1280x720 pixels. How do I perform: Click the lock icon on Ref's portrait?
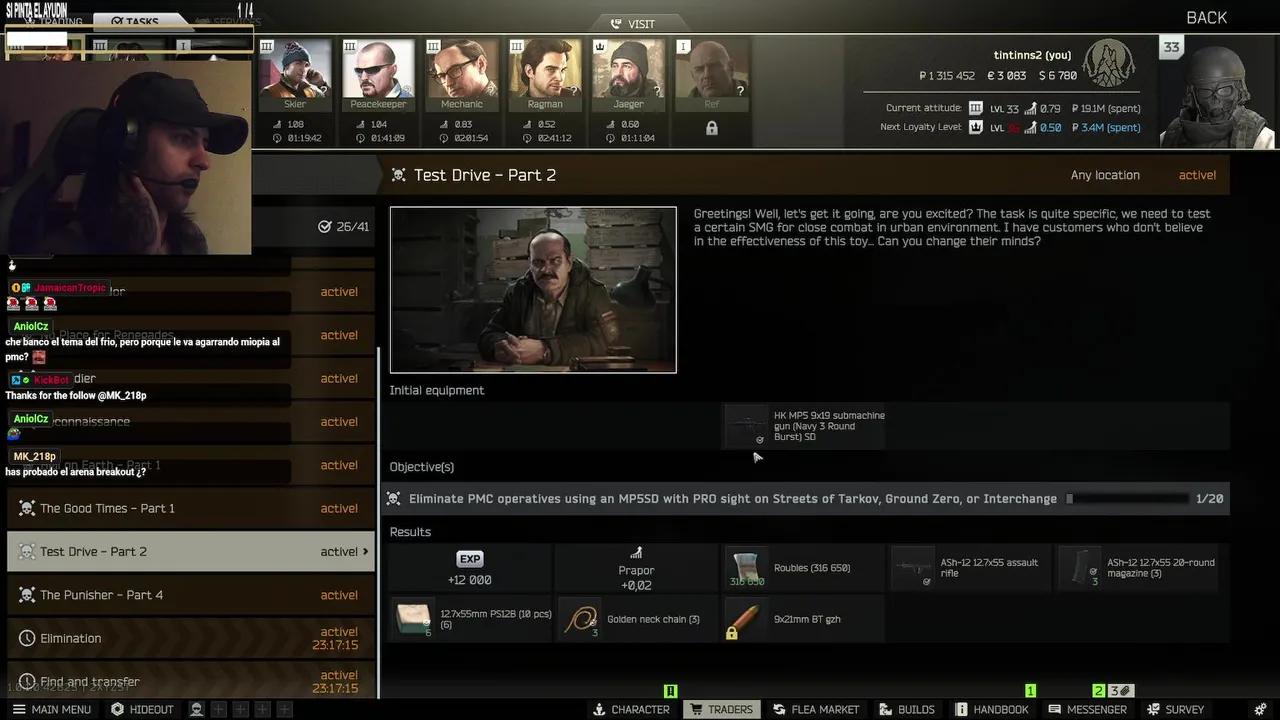(712, 128)
